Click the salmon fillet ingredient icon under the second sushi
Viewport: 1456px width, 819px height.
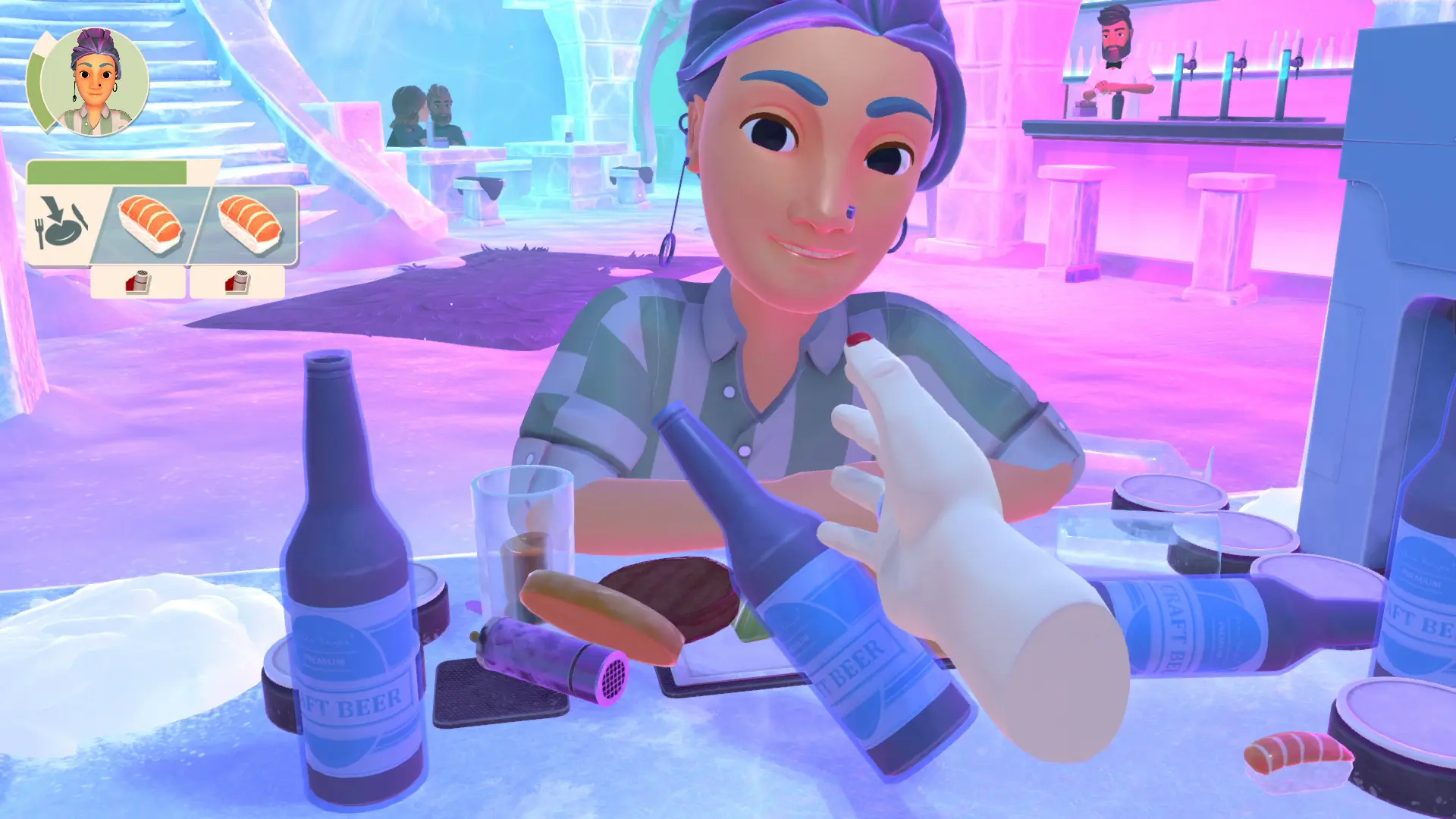(x=237, y=283)
